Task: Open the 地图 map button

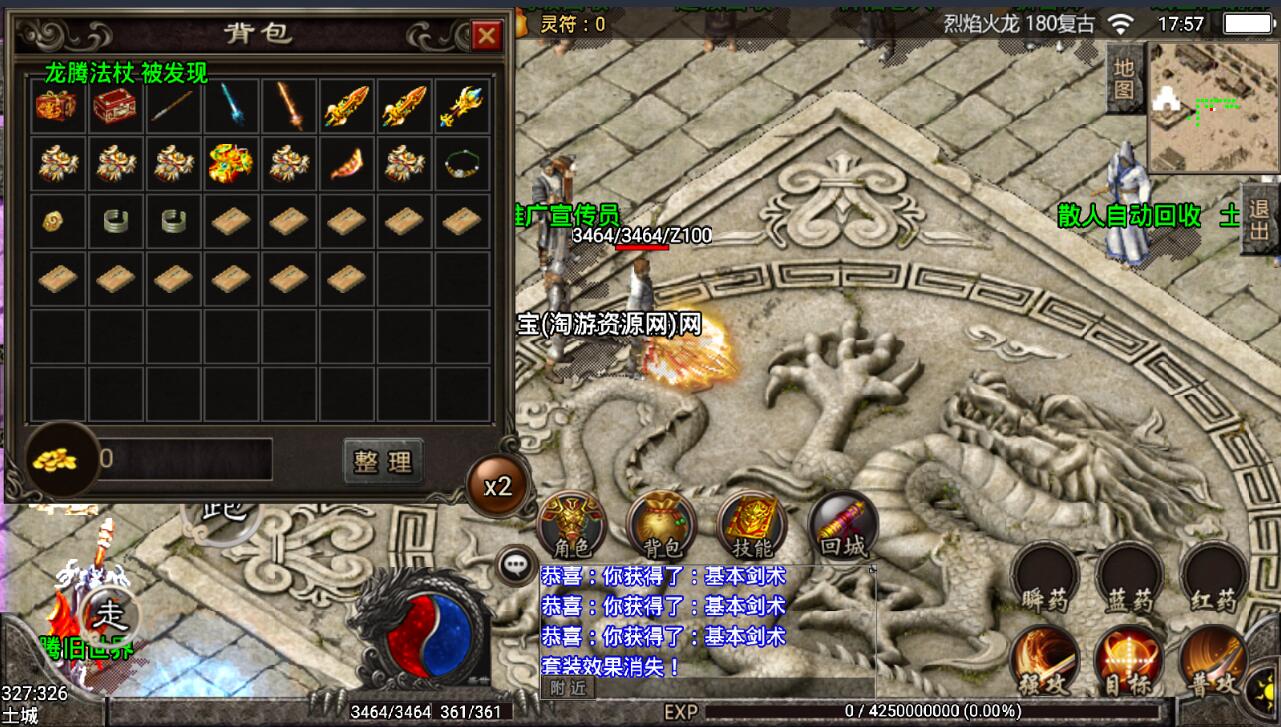Action: point(1124,80)
